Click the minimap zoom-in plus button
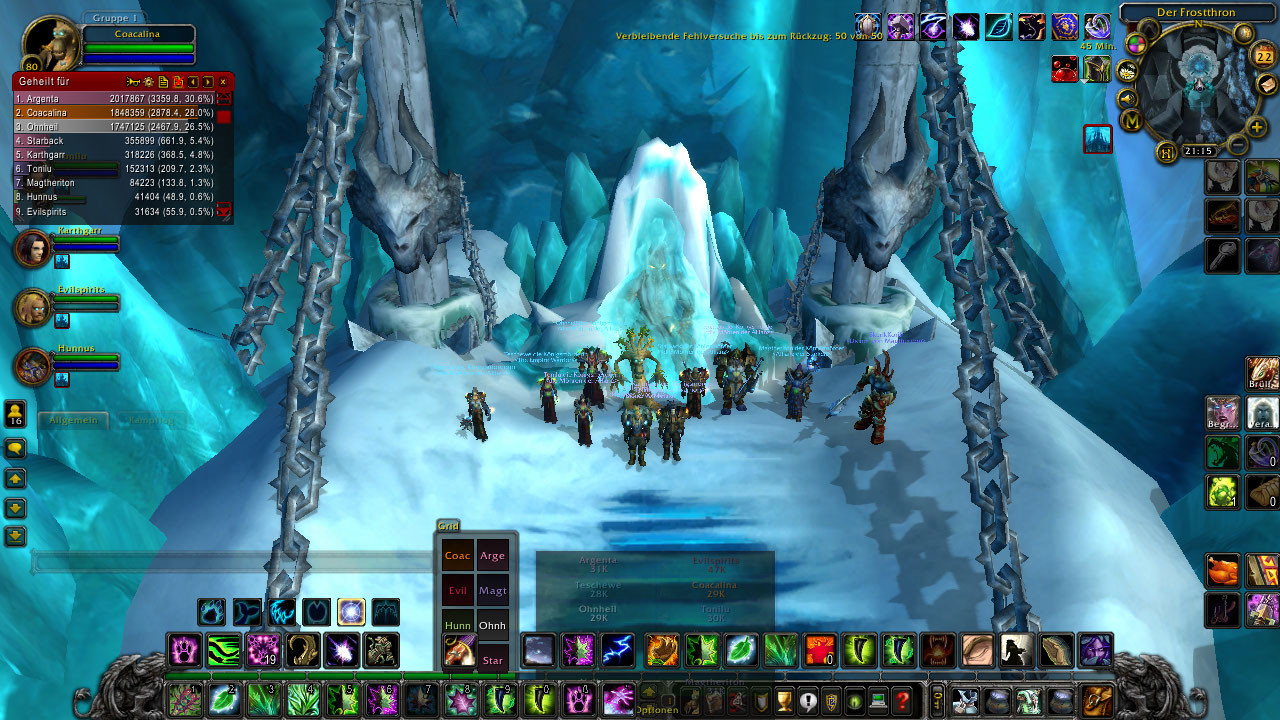The image size is (1280, 720). coord(1257,127)
